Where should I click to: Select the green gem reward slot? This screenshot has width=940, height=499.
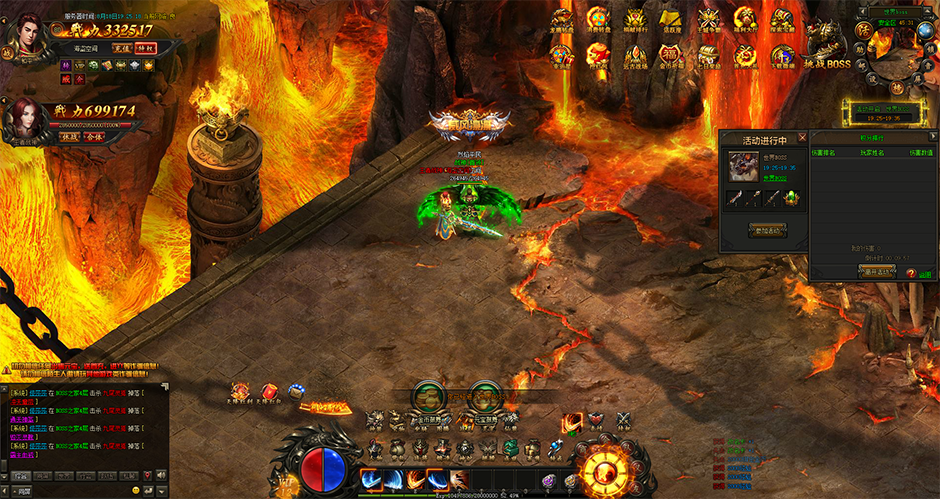791,198
